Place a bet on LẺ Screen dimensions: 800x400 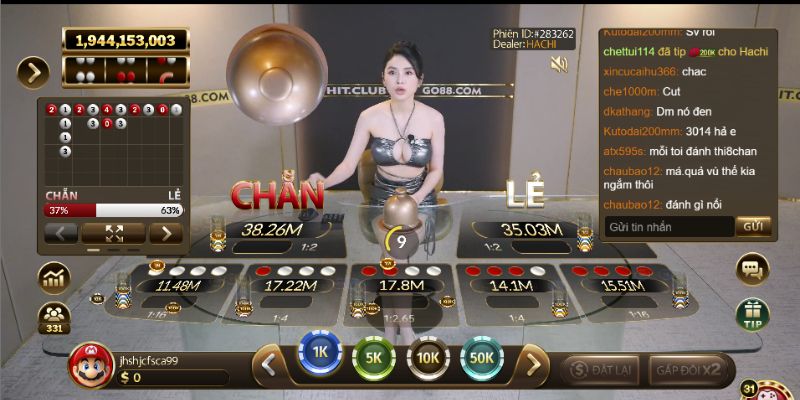click(527, 232)
